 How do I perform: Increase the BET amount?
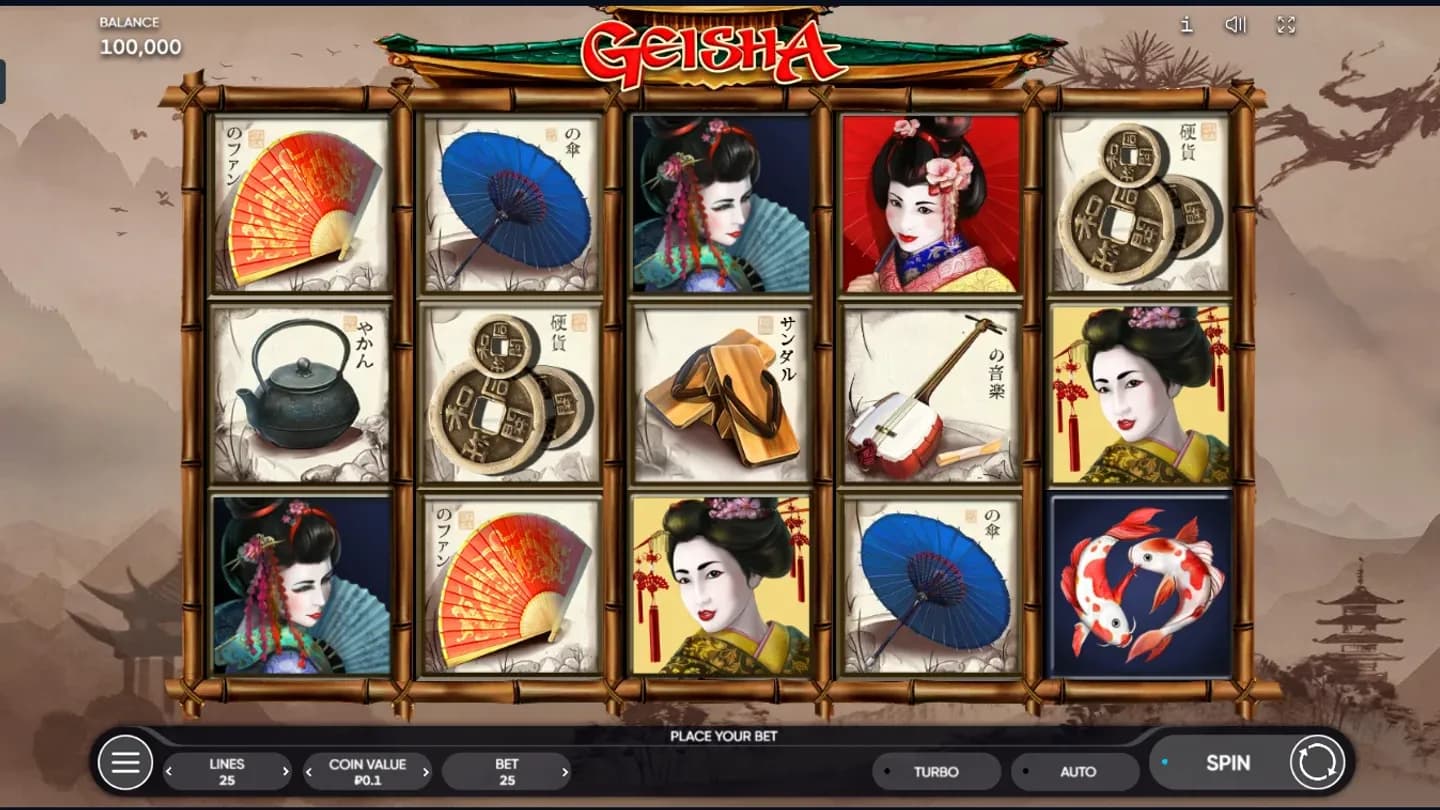[567, 771]
